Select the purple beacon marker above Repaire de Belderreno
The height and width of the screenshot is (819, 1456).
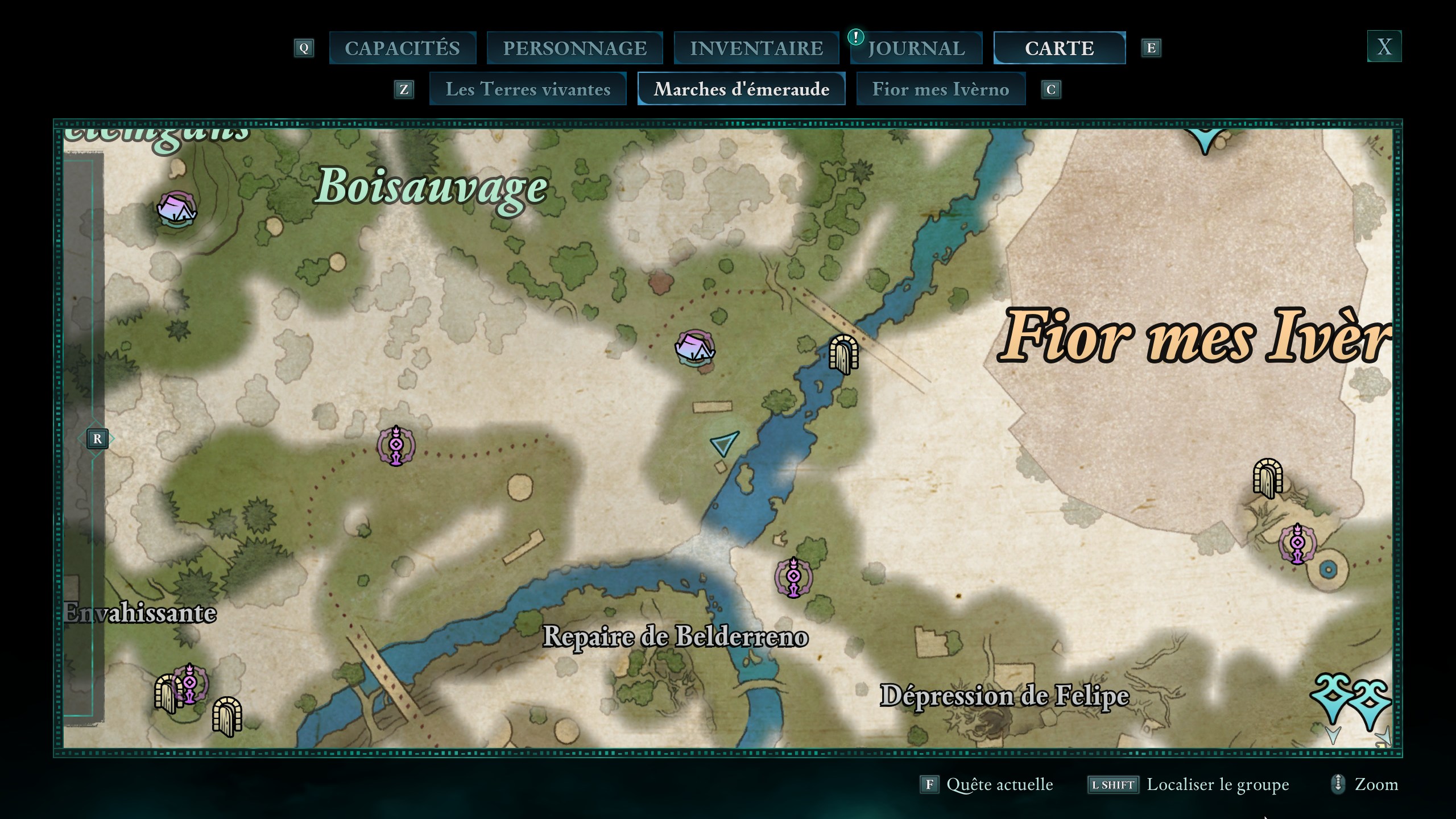tap(793, 577)
